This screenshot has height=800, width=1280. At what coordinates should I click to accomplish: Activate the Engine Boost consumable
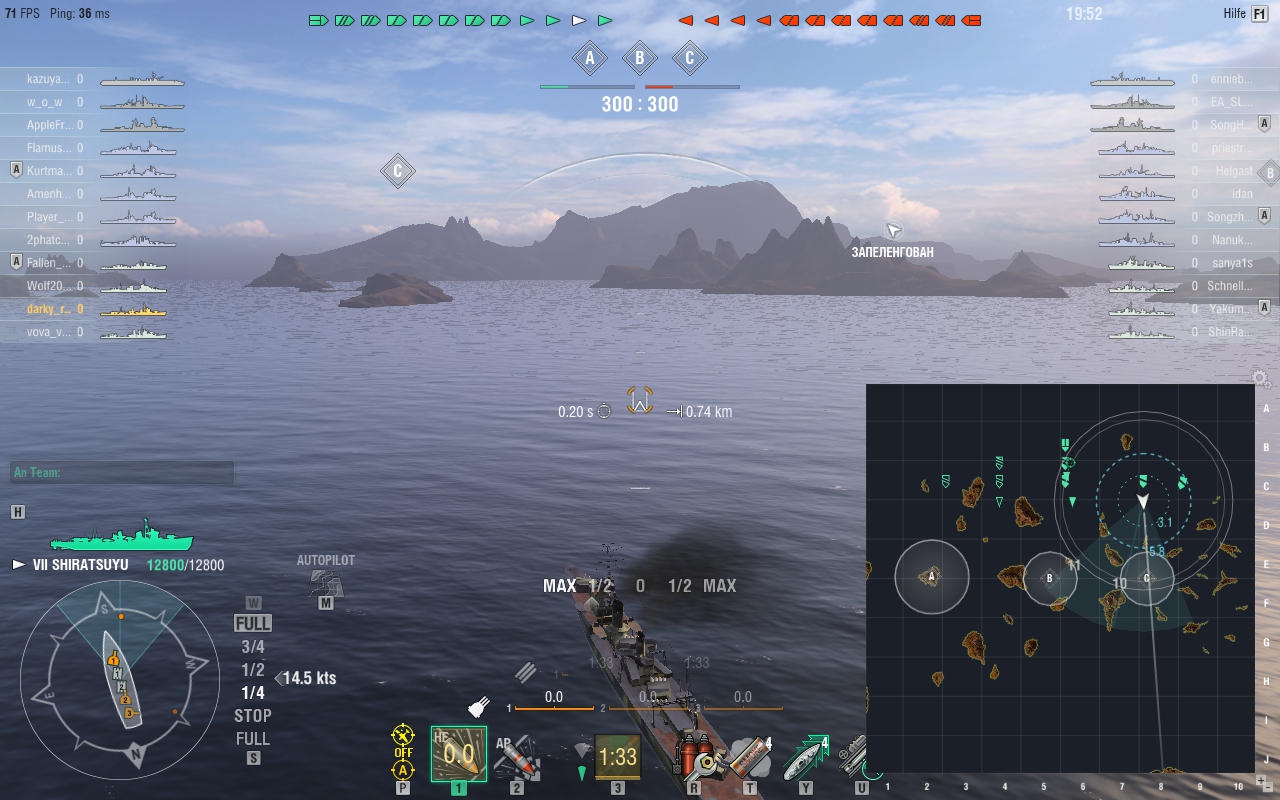pyautogui.click(x=806, y=757)
